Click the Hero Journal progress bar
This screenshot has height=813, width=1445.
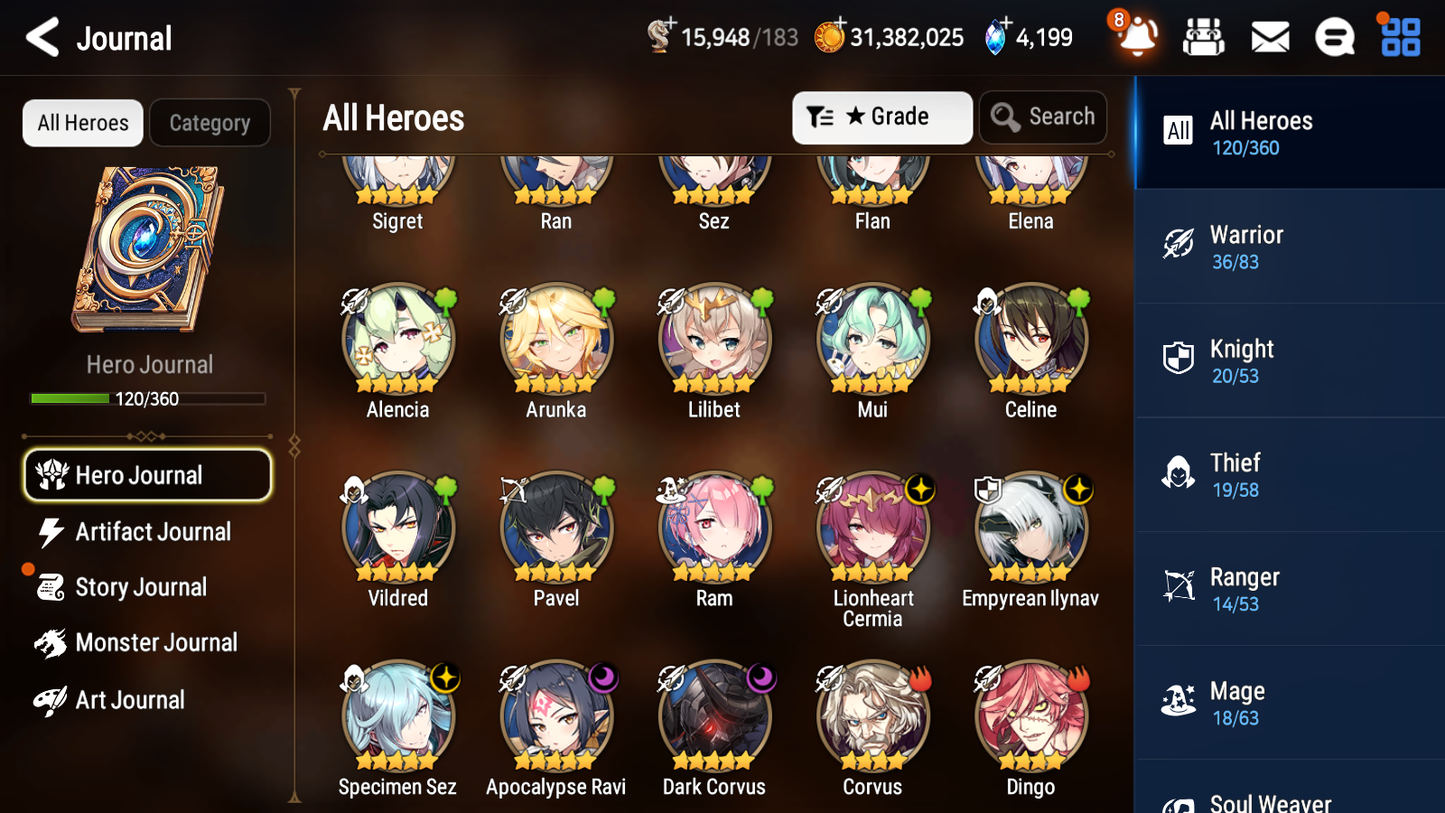[x=150, y=398]
